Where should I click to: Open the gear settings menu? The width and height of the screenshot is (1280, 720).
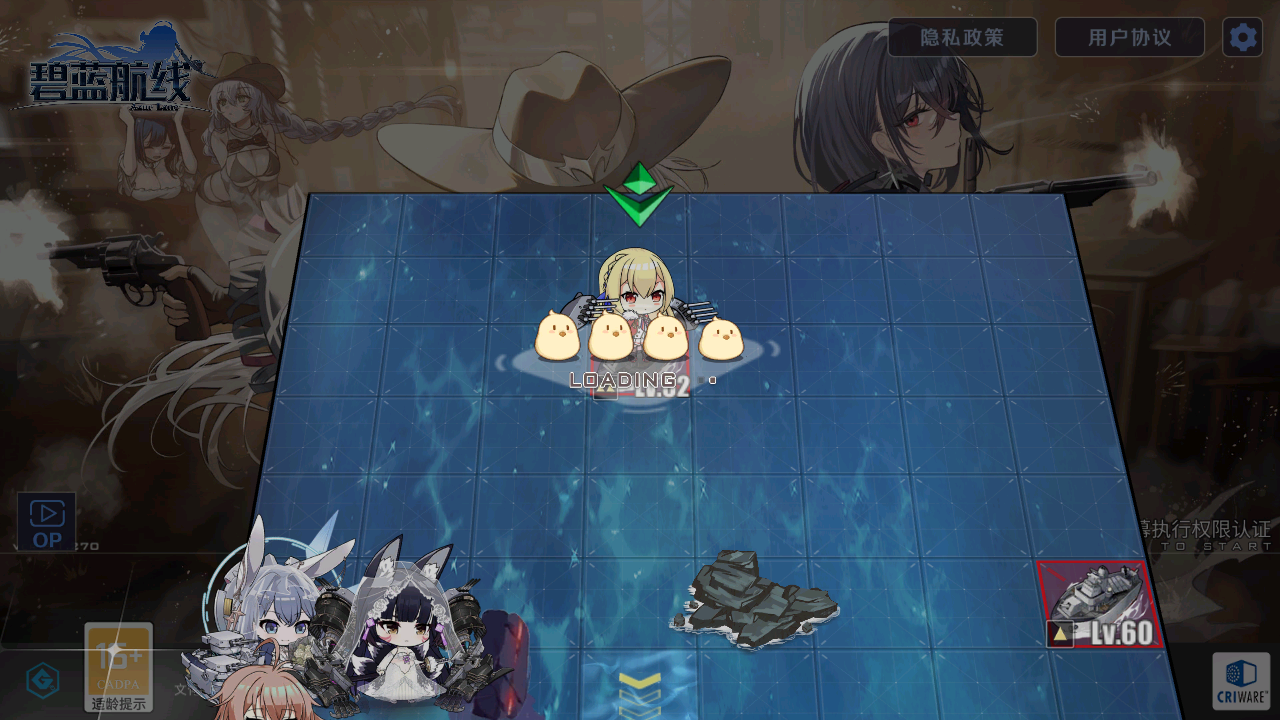click(x=1242, y=38)
